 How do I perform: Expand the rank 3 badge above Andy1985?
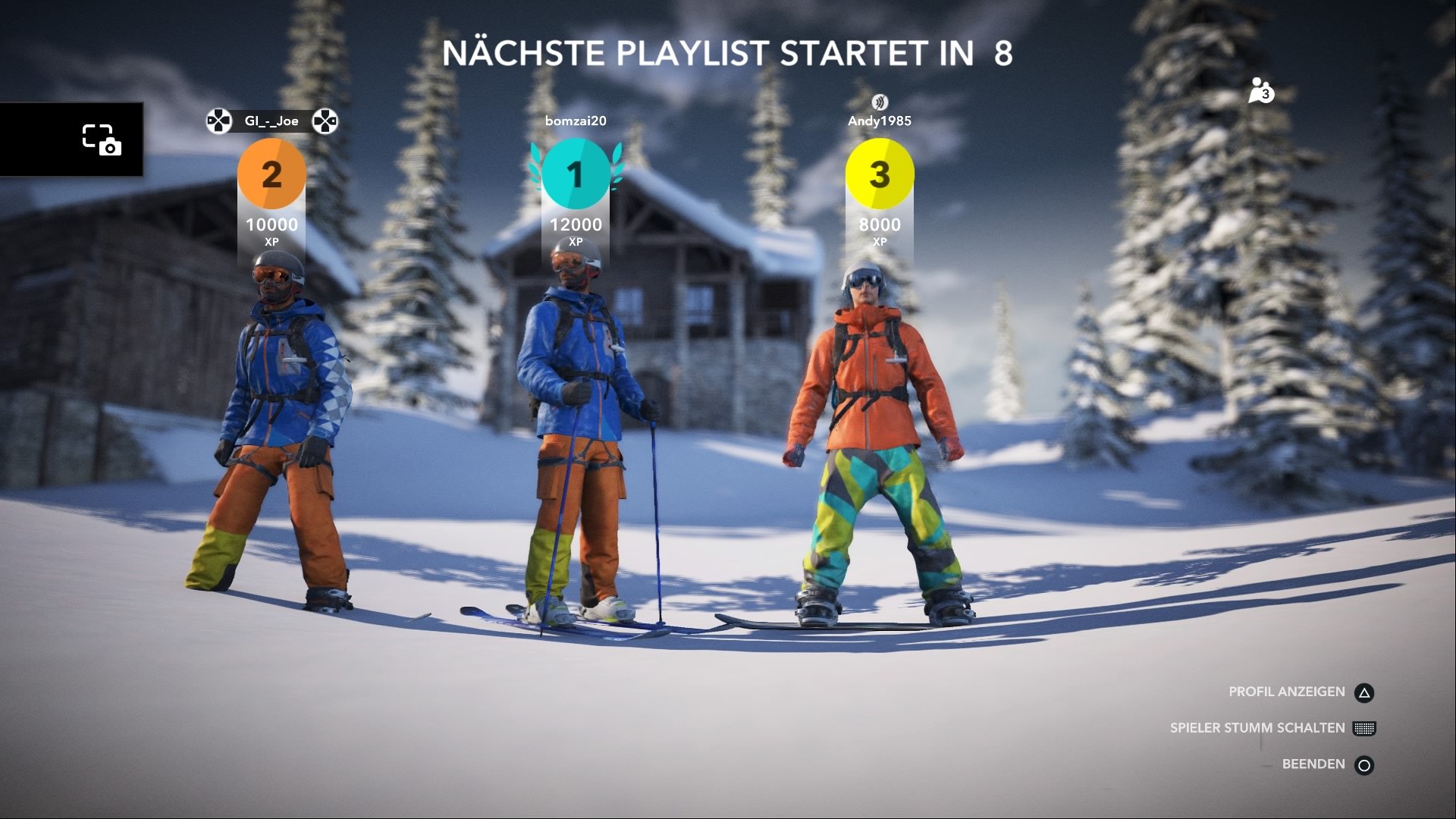(x=881, y=174)
